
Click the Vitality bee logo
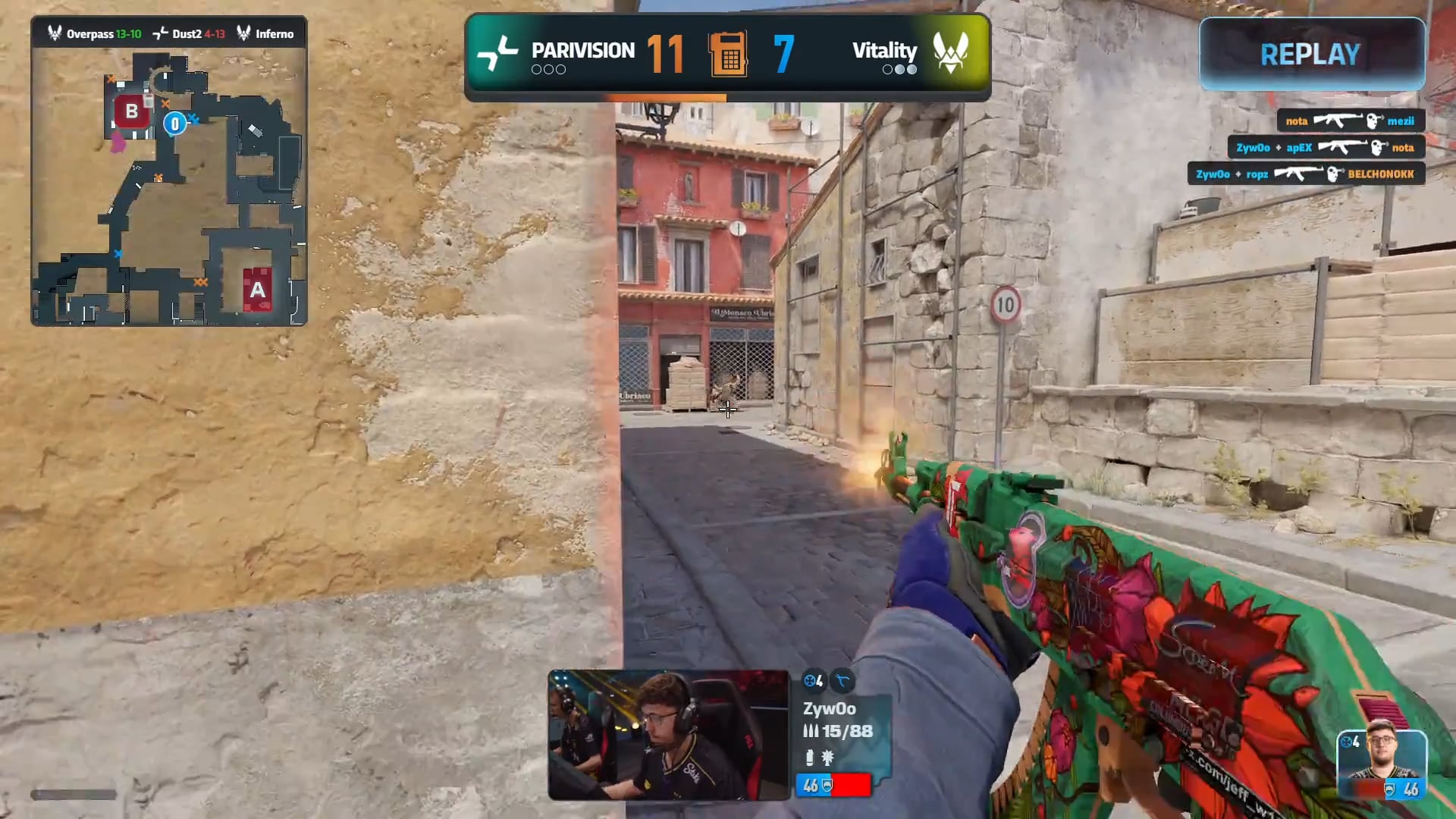[x=951, y=53]
